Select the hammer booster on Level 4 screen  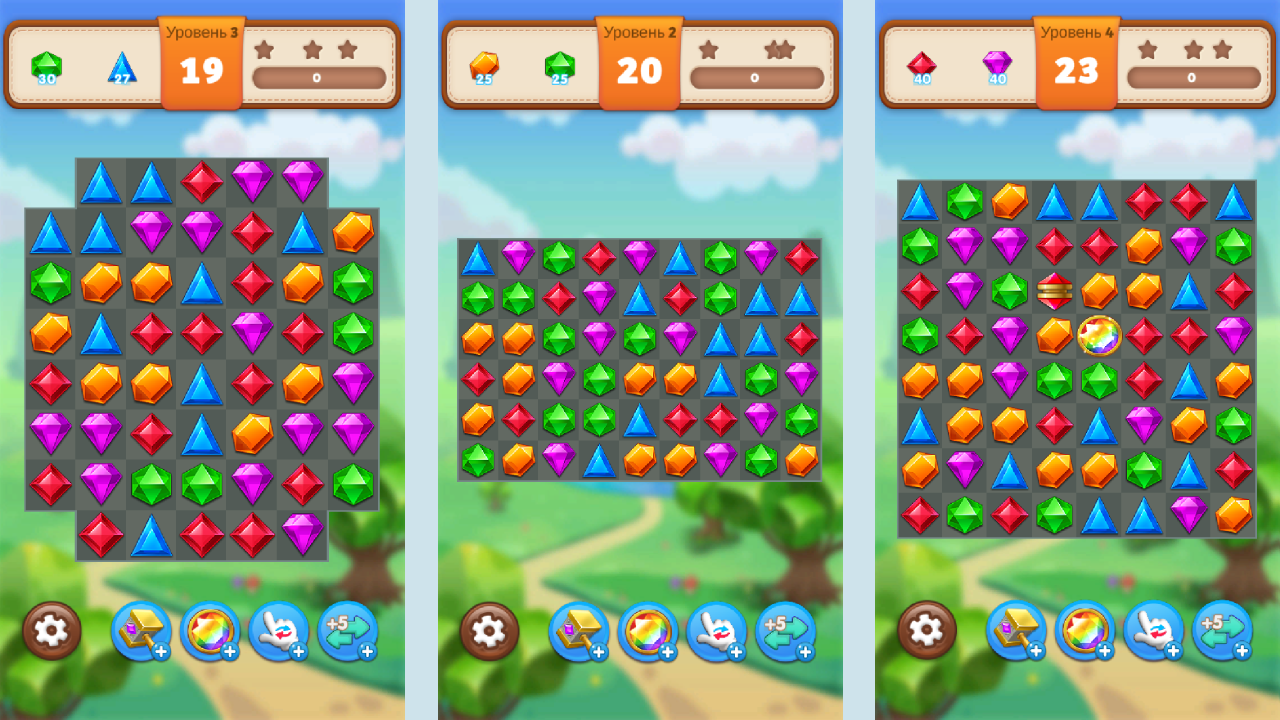click(x=1014, y=632)
